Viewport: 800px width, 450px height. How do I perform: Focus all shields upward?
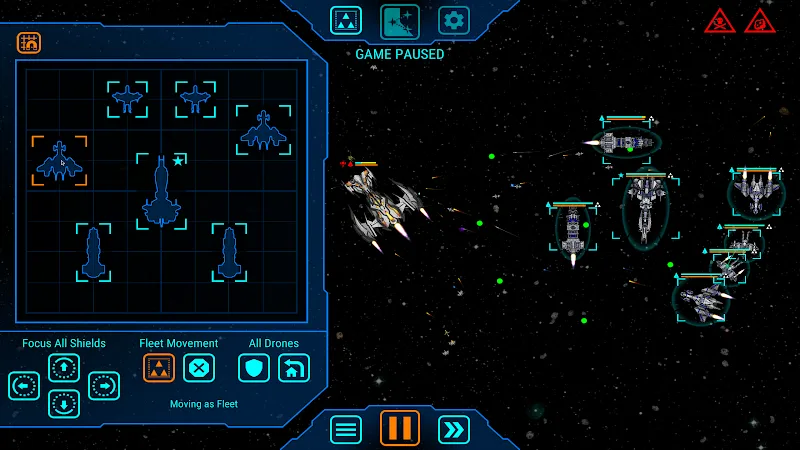tap(64, 367)
